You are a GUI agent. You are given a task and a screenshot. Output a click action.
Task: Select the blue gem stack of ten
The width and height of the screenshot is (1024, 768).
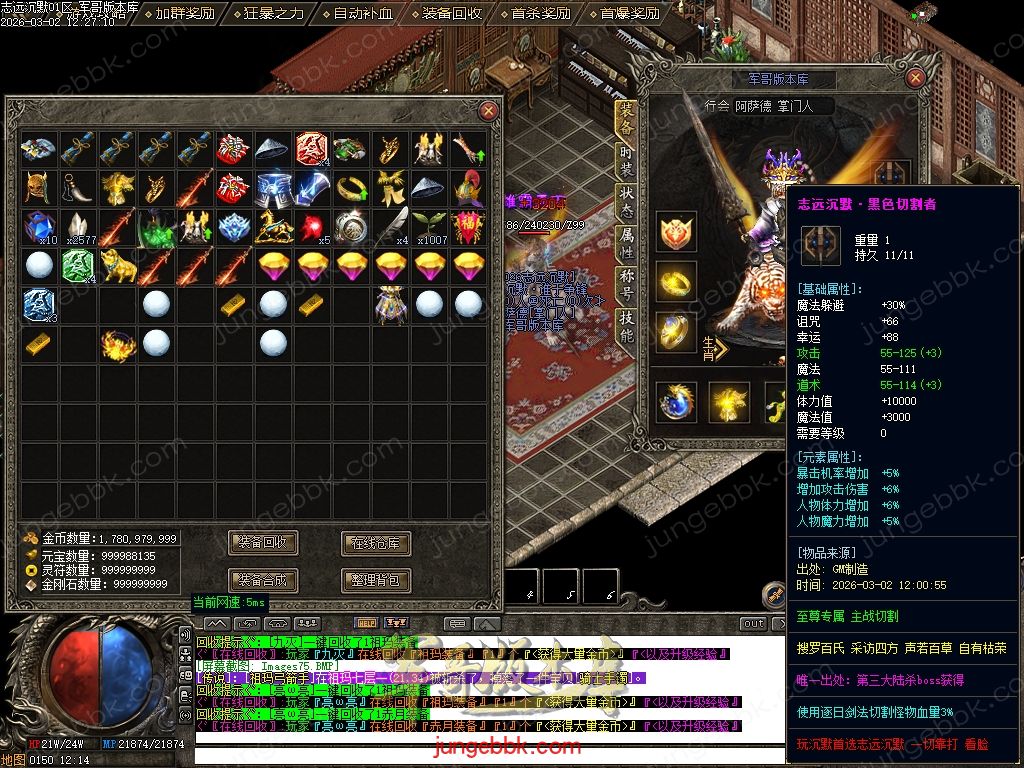tap(40, 227)
